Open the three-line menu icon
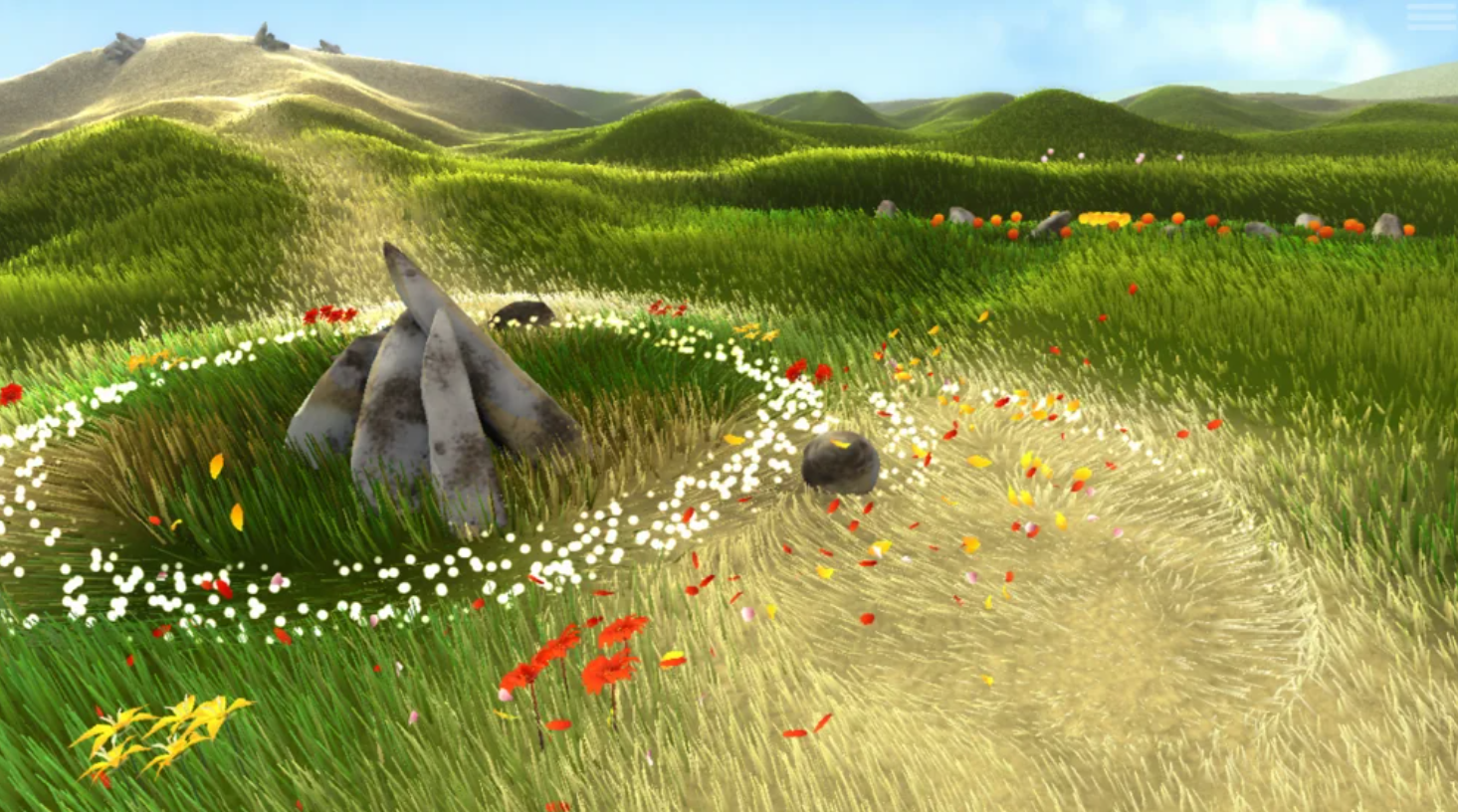The image size is (1458, 812). tap(1429, 17)
